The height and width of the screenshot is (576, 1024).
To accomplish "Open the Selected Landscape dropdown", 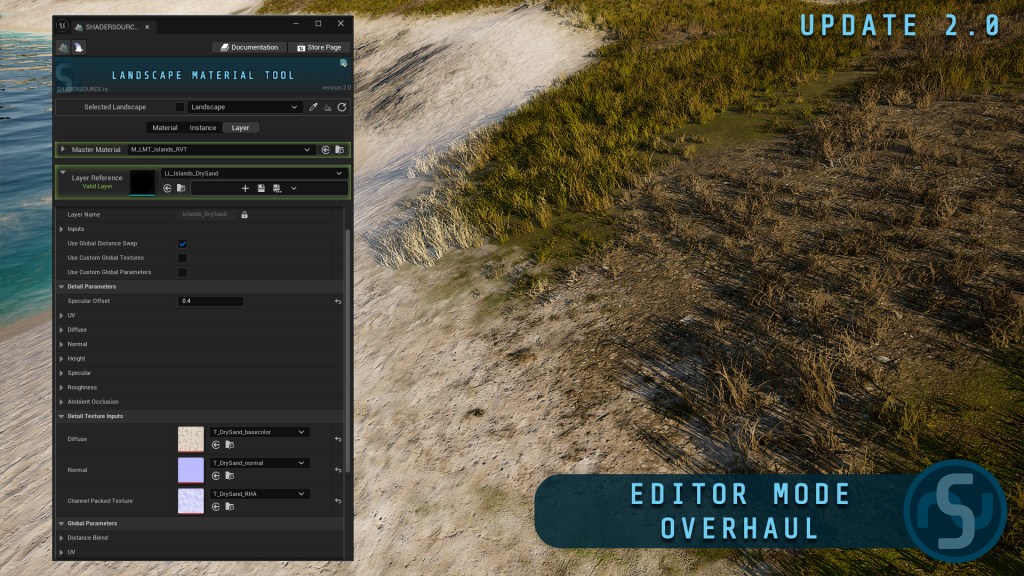I will tap(244, 107).
